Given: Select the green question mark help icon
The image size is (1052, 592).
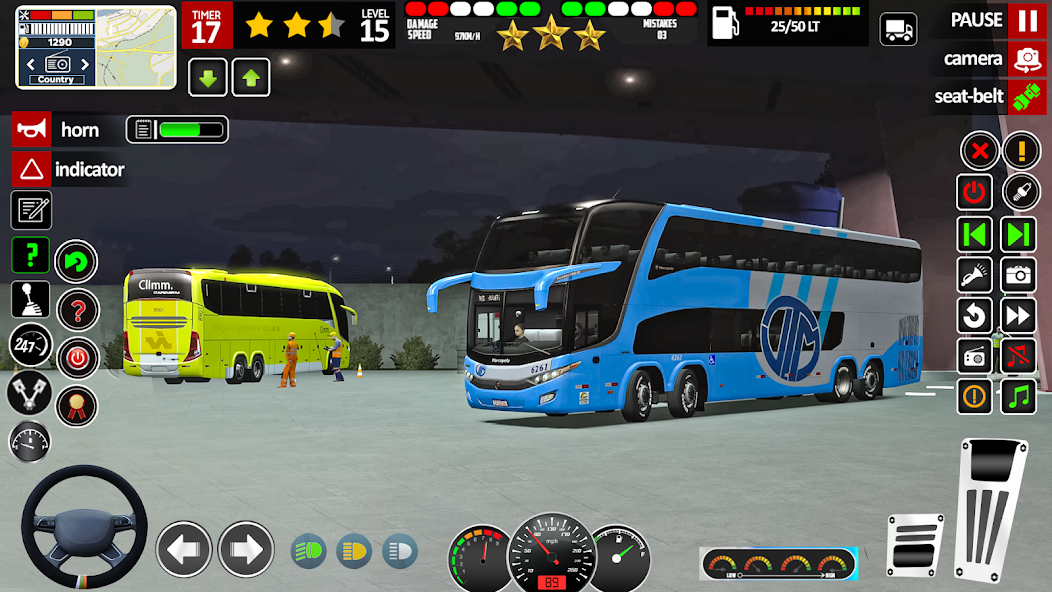Looking at the screenshot, I should (30, 255).
